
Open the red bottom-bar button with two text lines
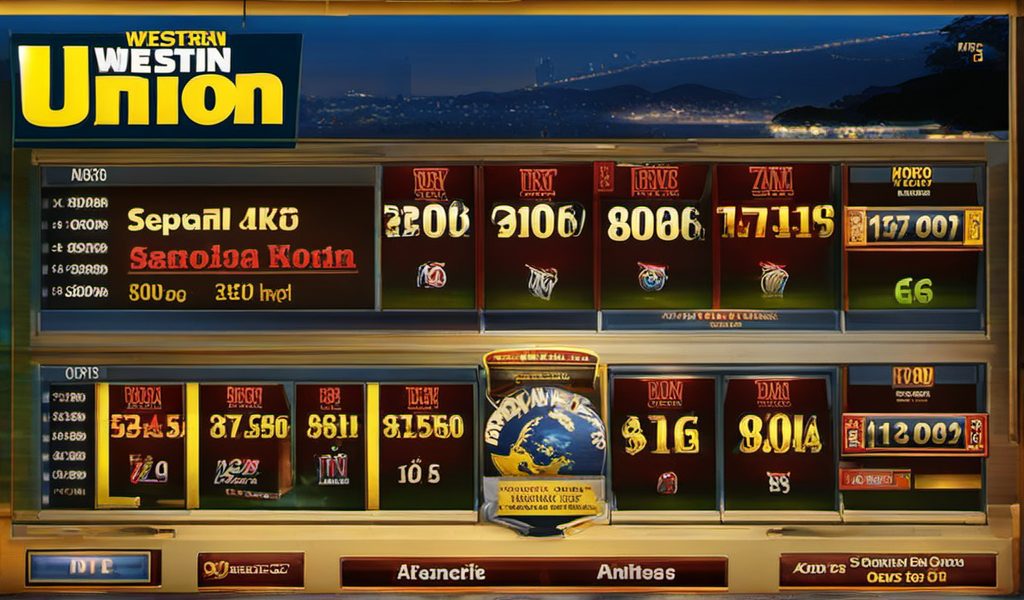887,570
